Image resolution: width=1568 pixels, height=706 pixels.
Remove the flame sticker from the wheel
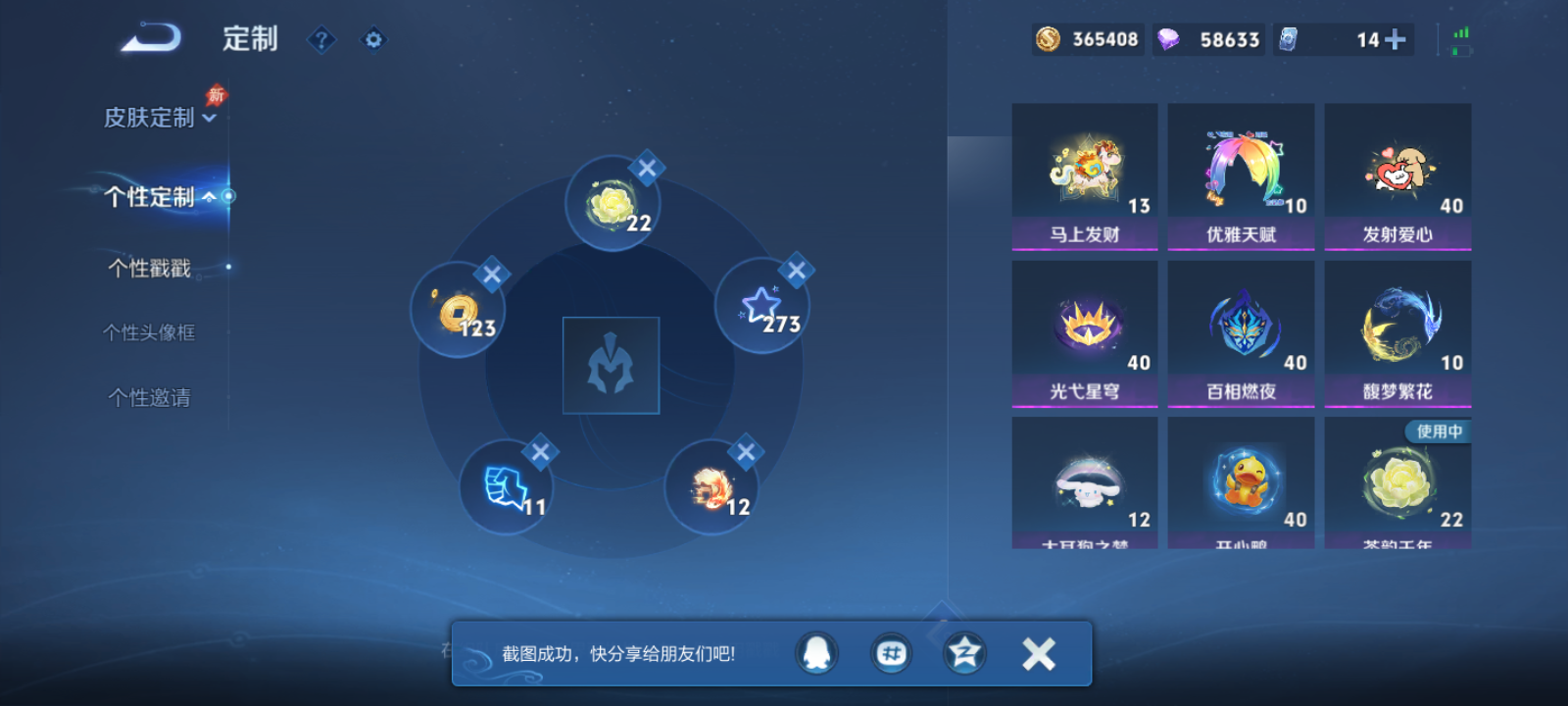tap(745, 452)
